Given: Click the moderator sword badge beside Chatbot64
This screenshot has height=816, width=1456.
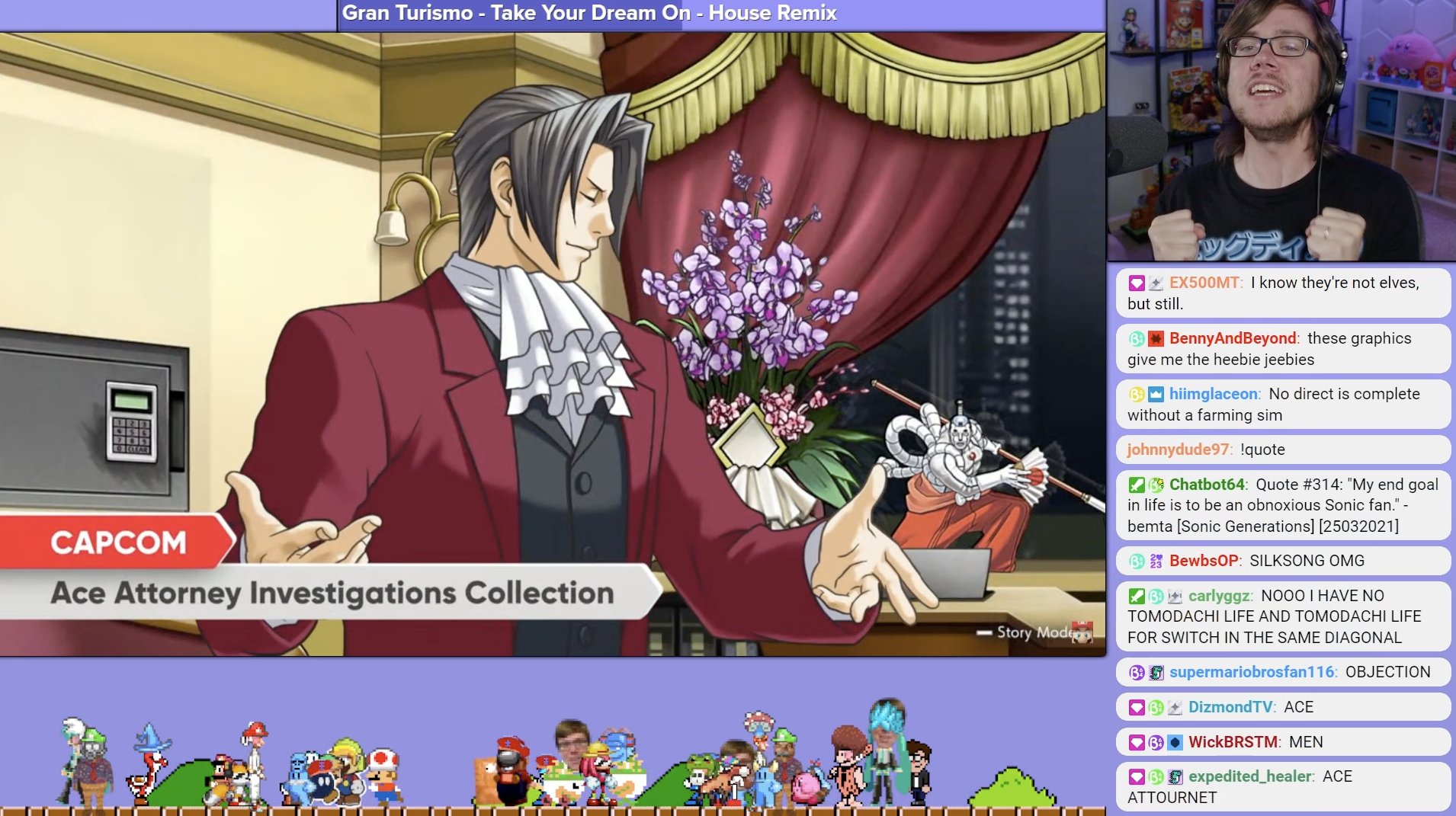Looking at the screenshot, I should coord(1136,484).
